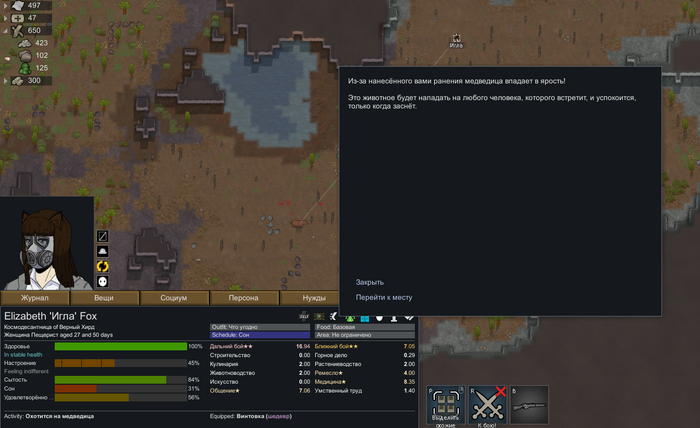700x428 pixels.
Task: Show the Персона tab
Action: [244, 298]
